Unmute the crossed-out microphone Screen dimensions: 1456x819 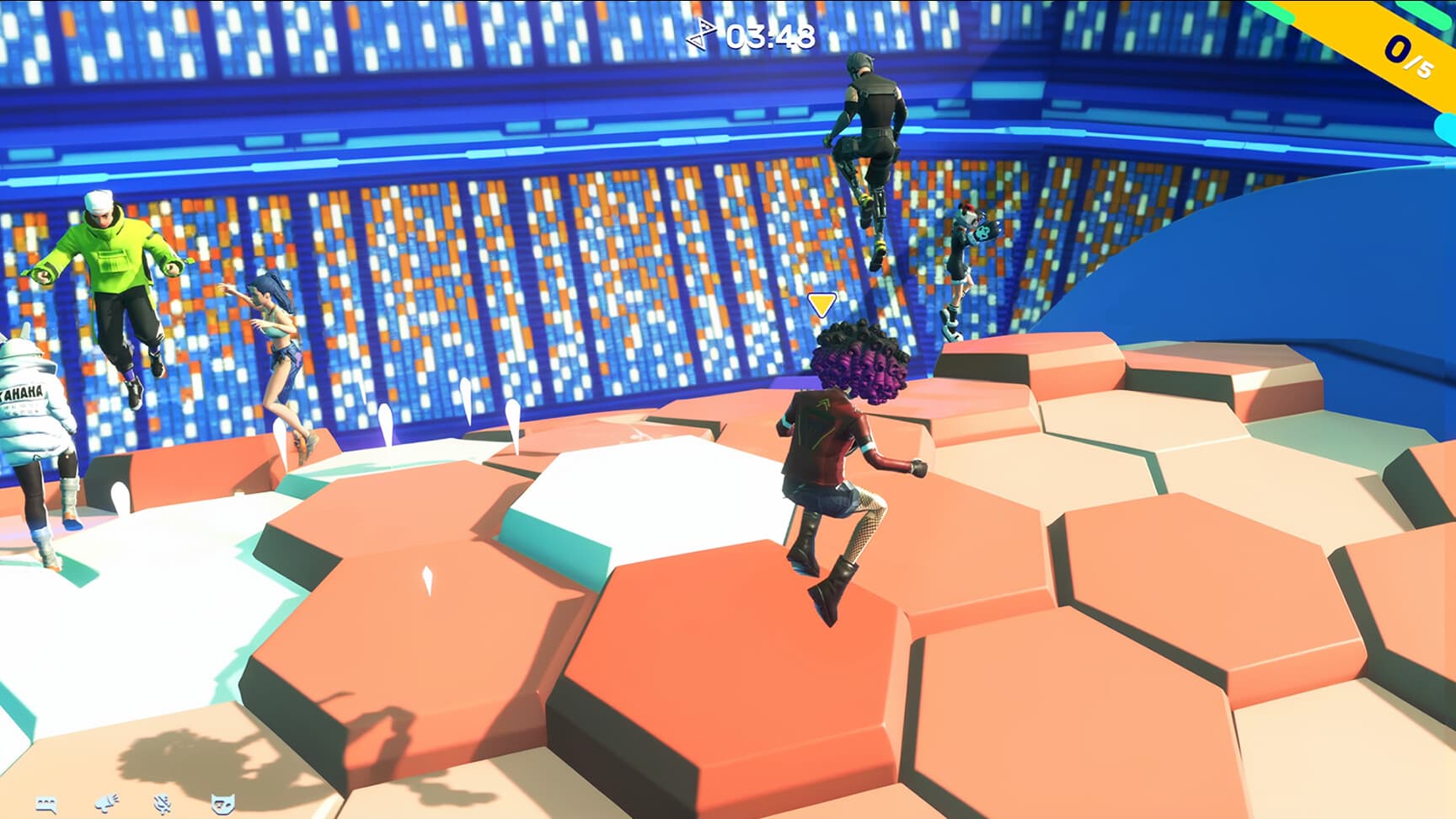pyautogui.click(x=162, y=803)
